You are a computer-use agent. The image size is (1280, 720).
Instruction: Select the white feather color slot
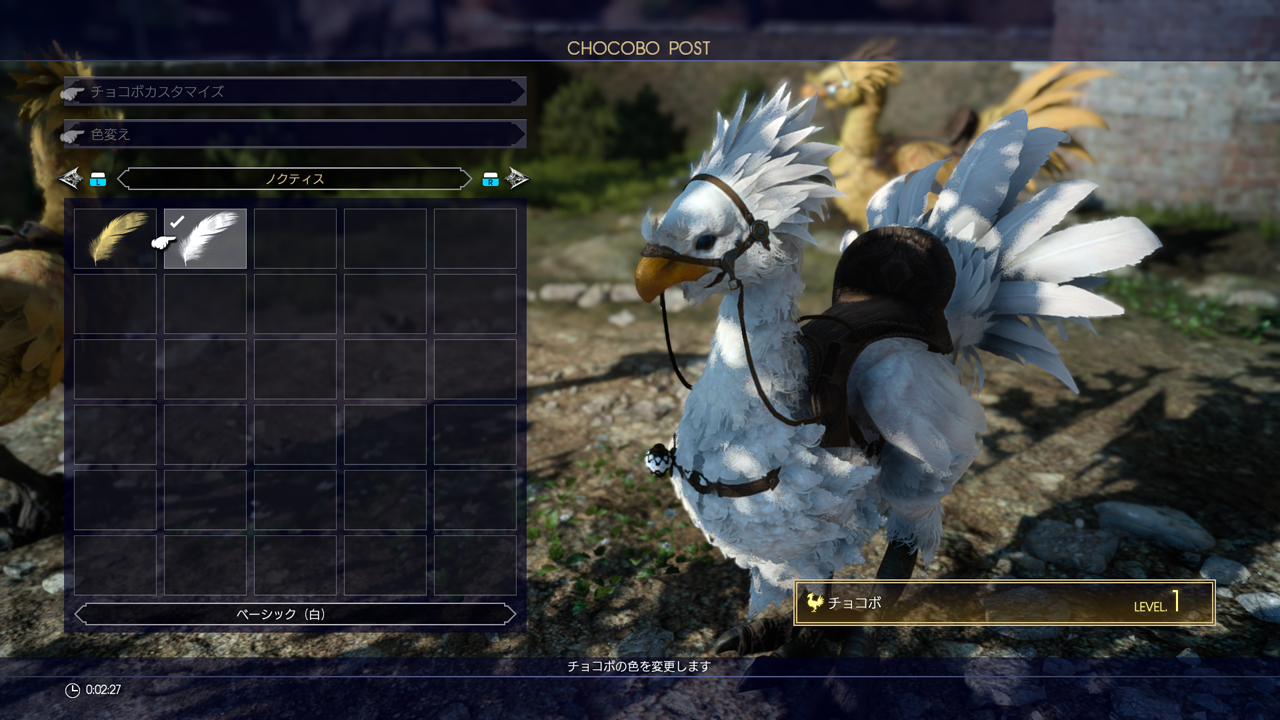coord(205,238)
